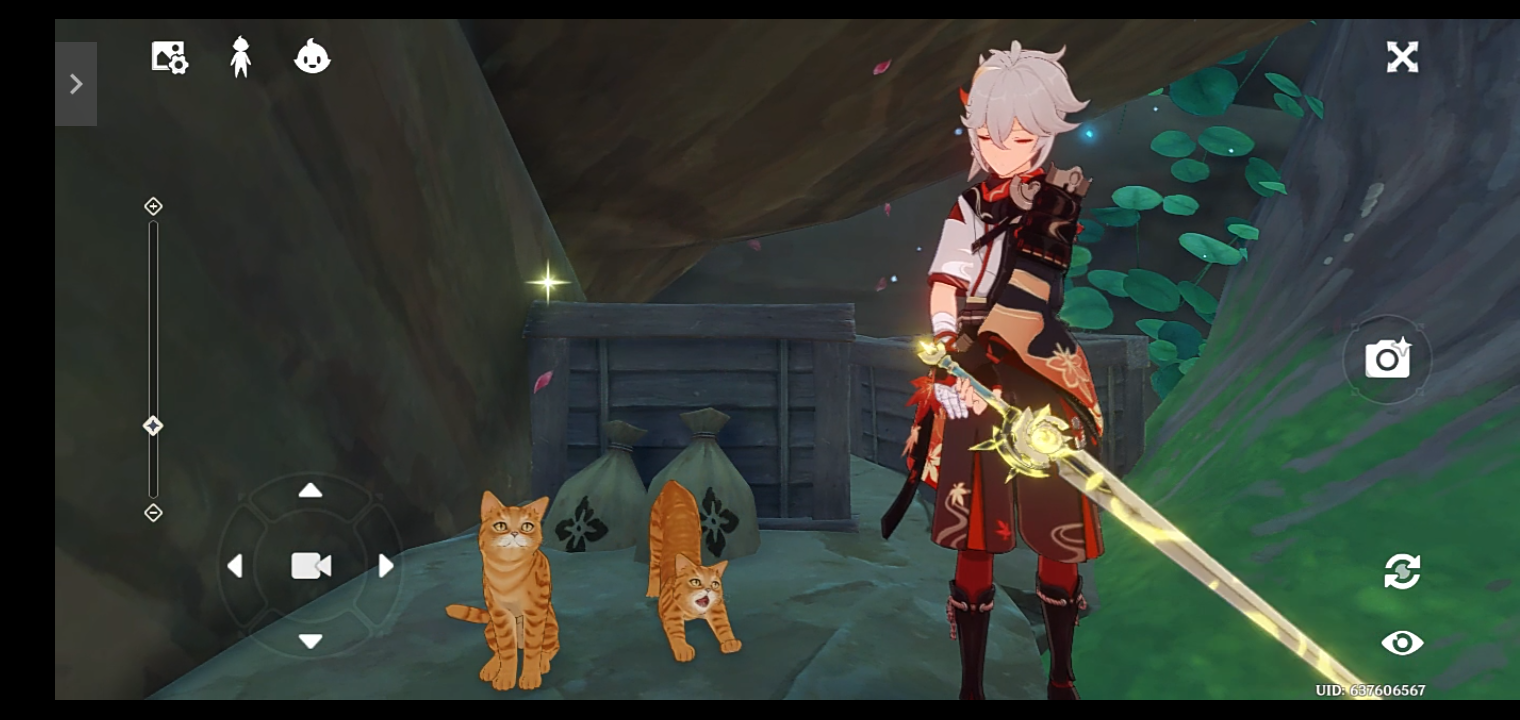This screenshot has height=720, width=1520.
Task: Select the camera icon at the d-pad center
Action: tap(310, 565)
